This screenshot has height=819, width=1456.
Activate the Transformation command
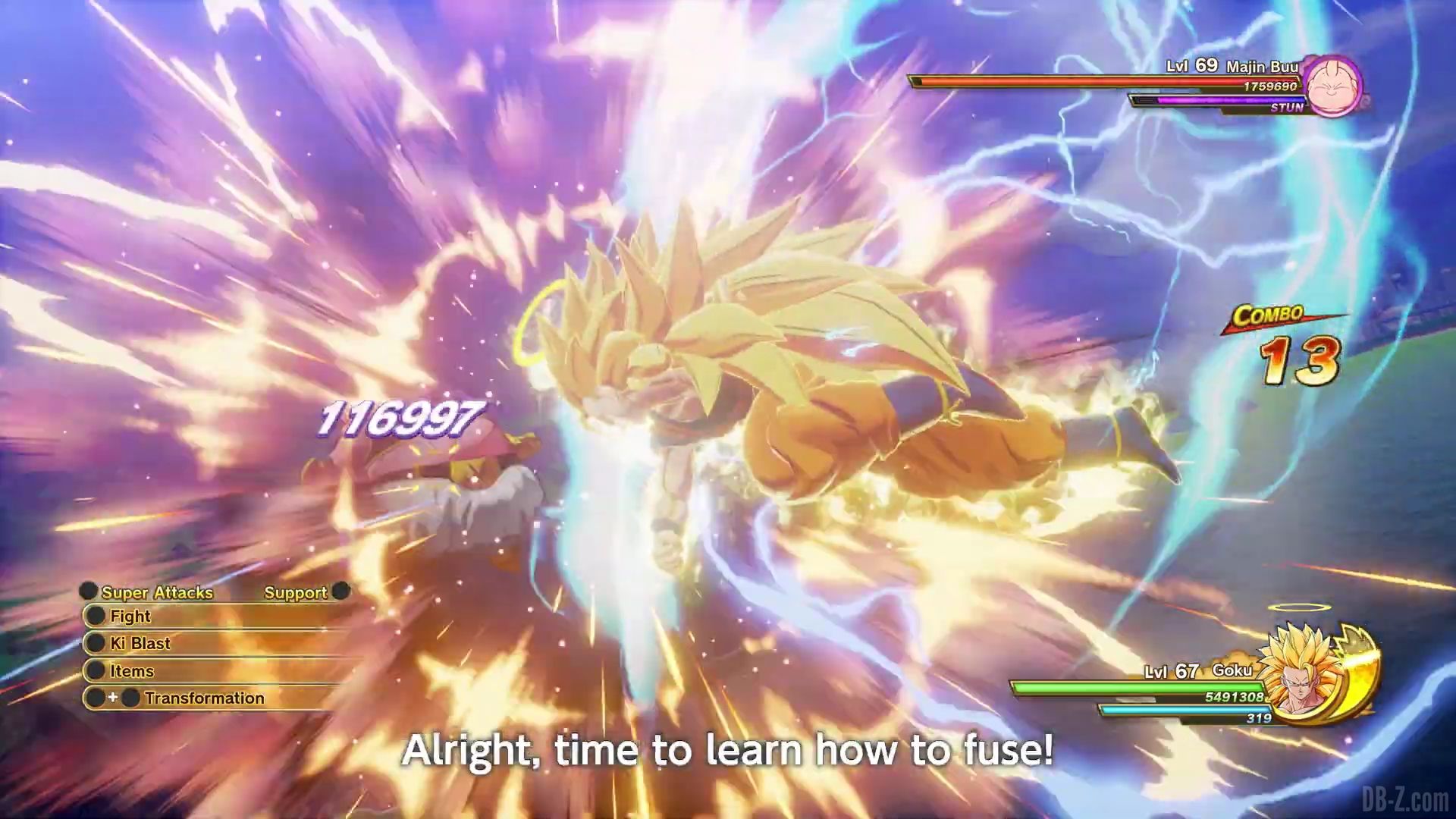coord(204,698)
